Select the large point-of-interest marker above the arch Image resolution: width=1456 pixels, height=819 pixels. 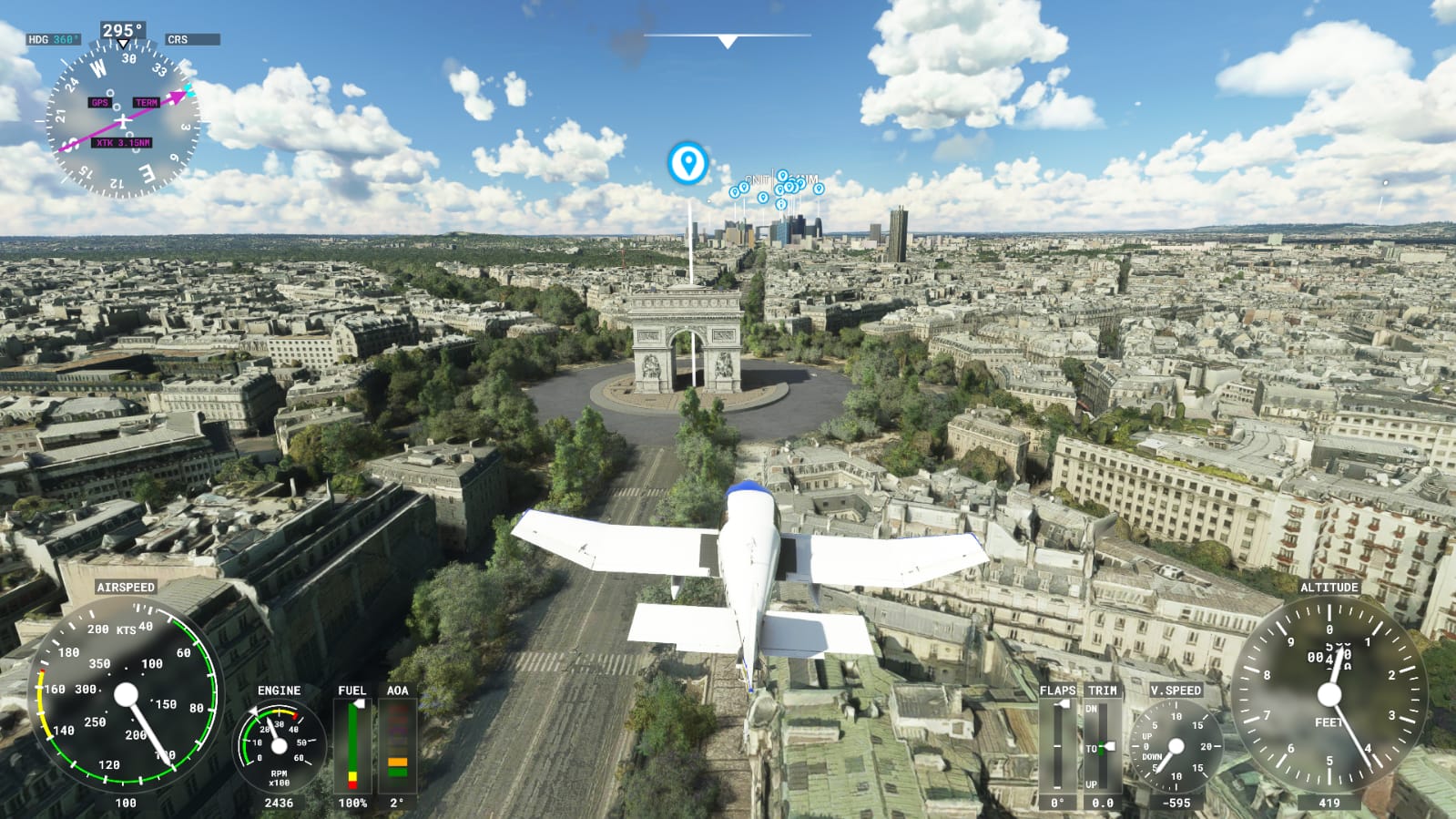(687, 163)
